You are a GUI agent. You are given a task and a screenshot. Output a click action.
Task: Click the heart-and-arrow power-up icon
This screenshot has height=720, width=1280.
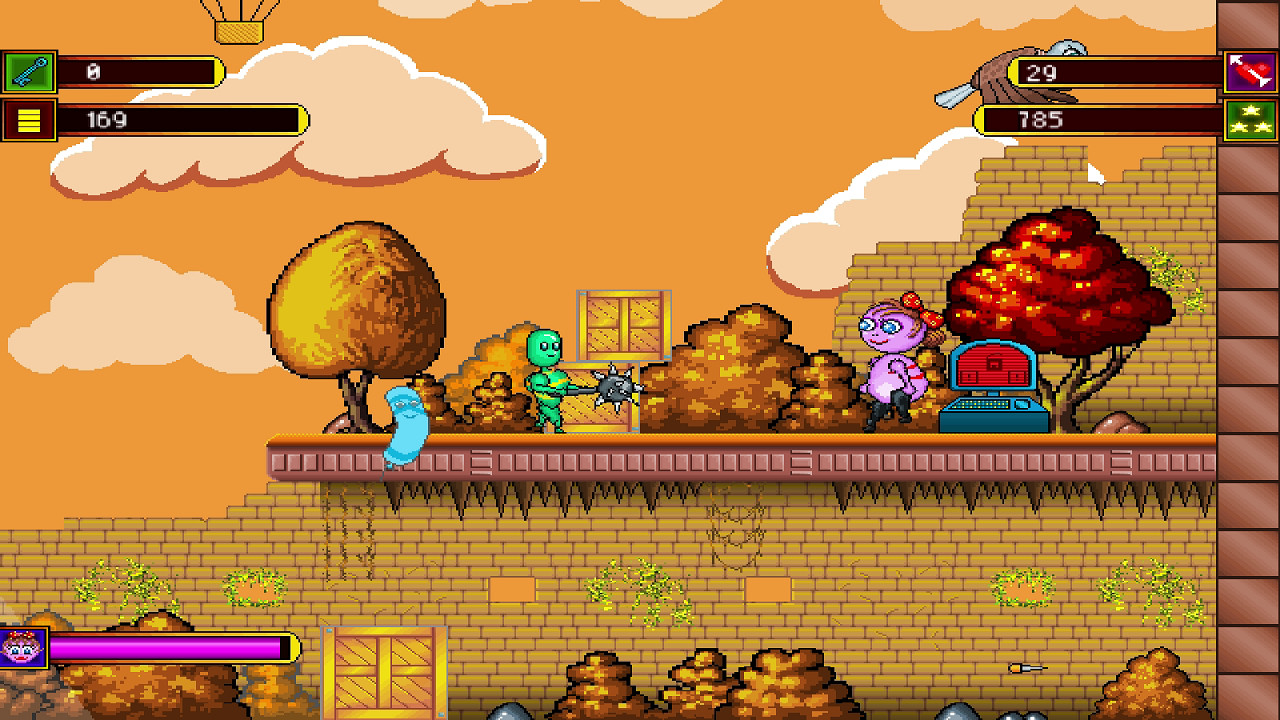(1253, 68)
